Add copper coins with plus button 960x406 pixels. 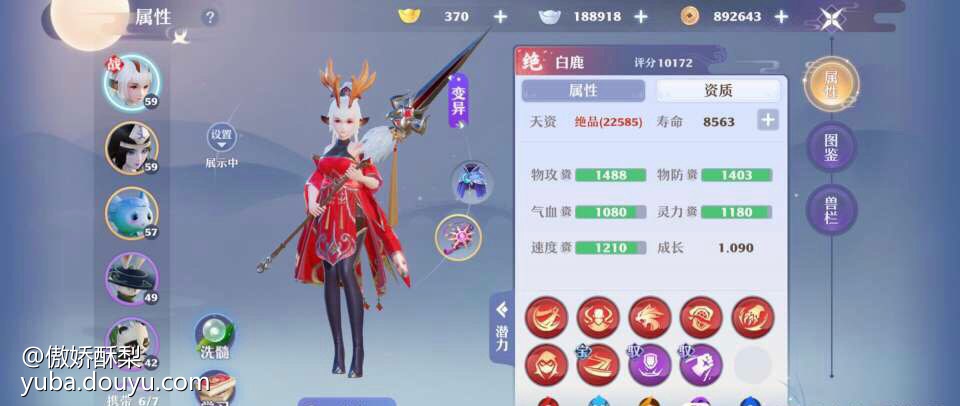781,17
